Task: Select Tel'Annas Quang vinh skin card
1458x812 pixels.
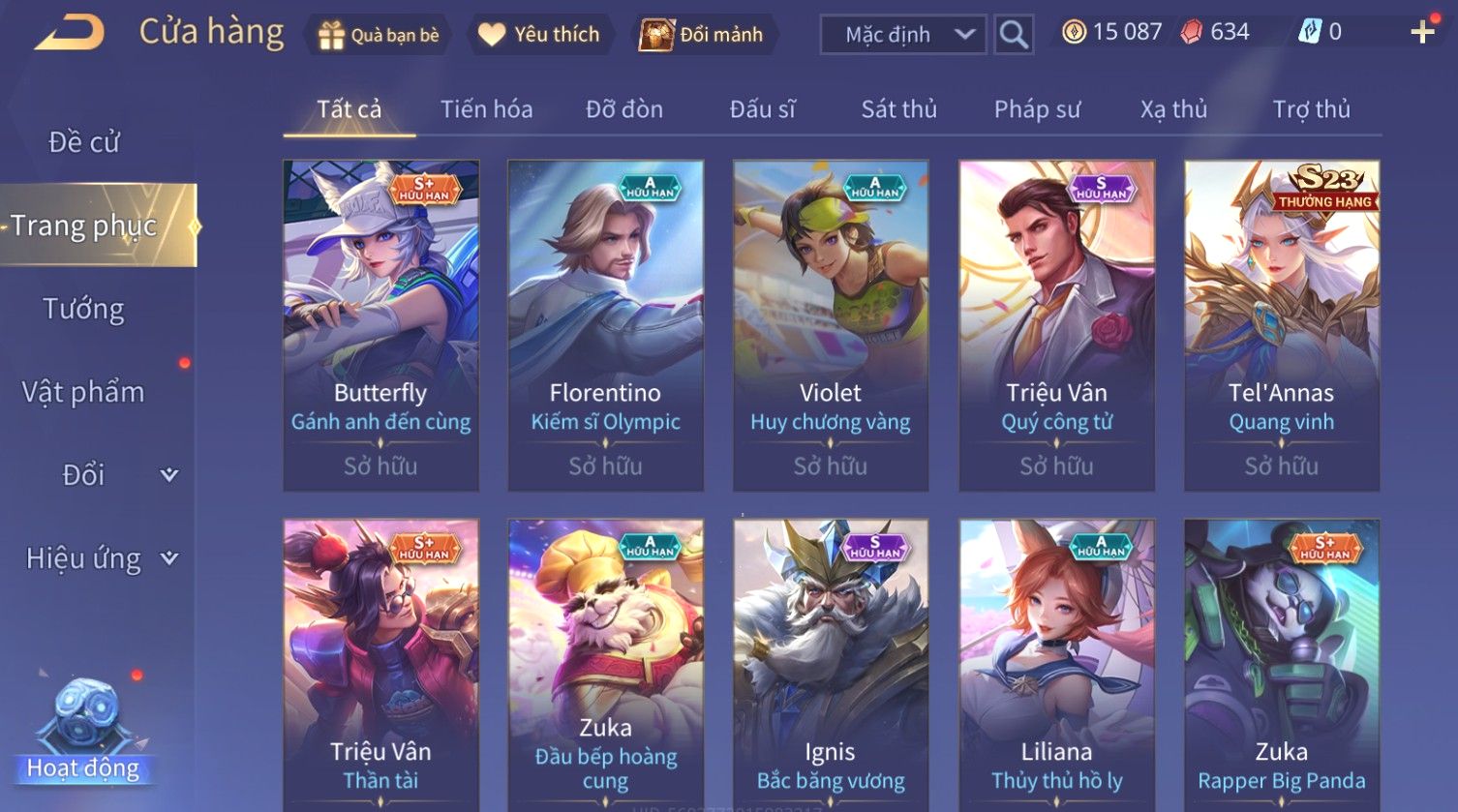Action: pyautogui.click(x=1281, y=325)
